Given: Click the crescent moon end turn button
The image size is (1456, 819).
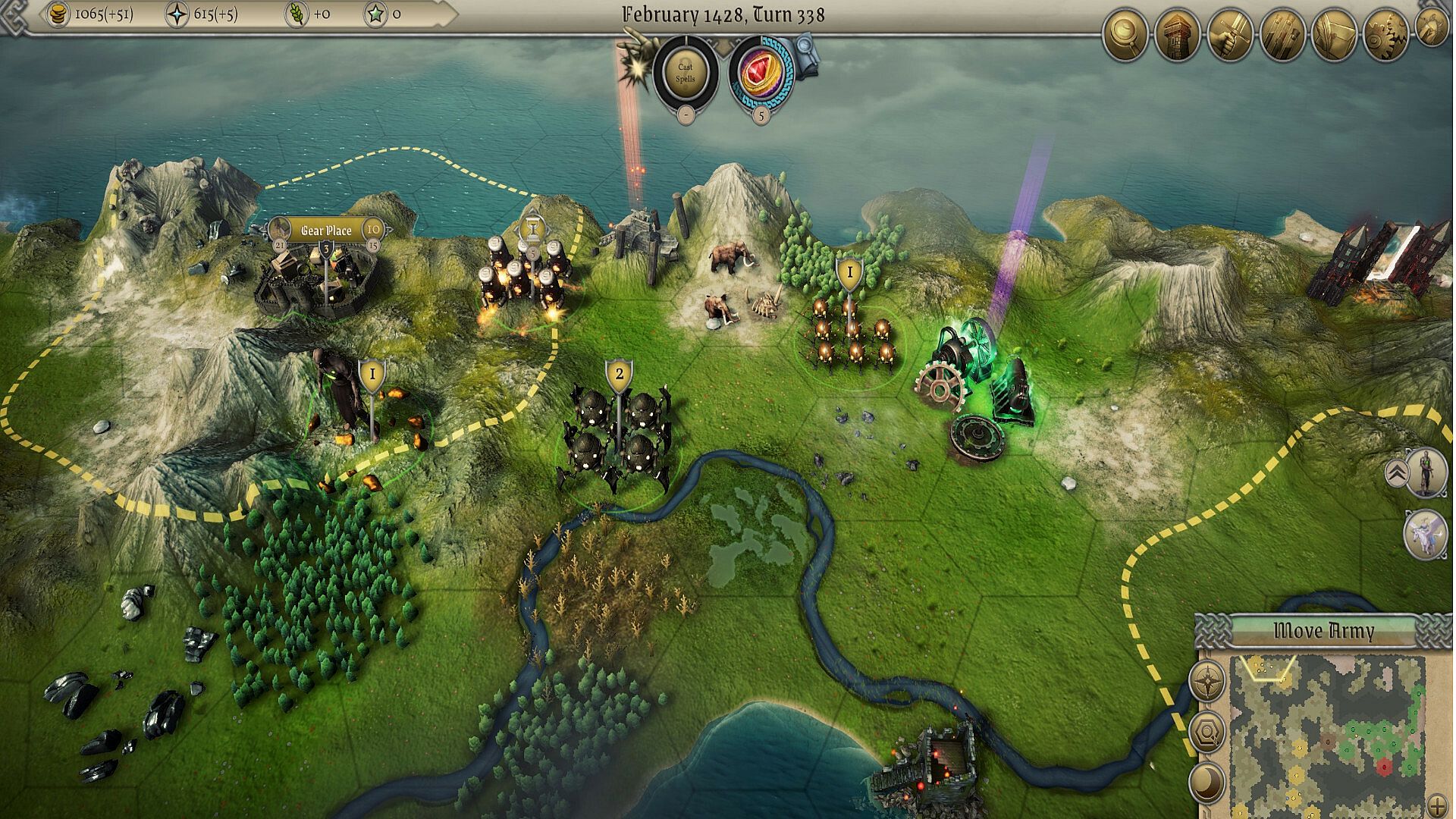Looking at the screenshot, I should [x=1207, y=782].
